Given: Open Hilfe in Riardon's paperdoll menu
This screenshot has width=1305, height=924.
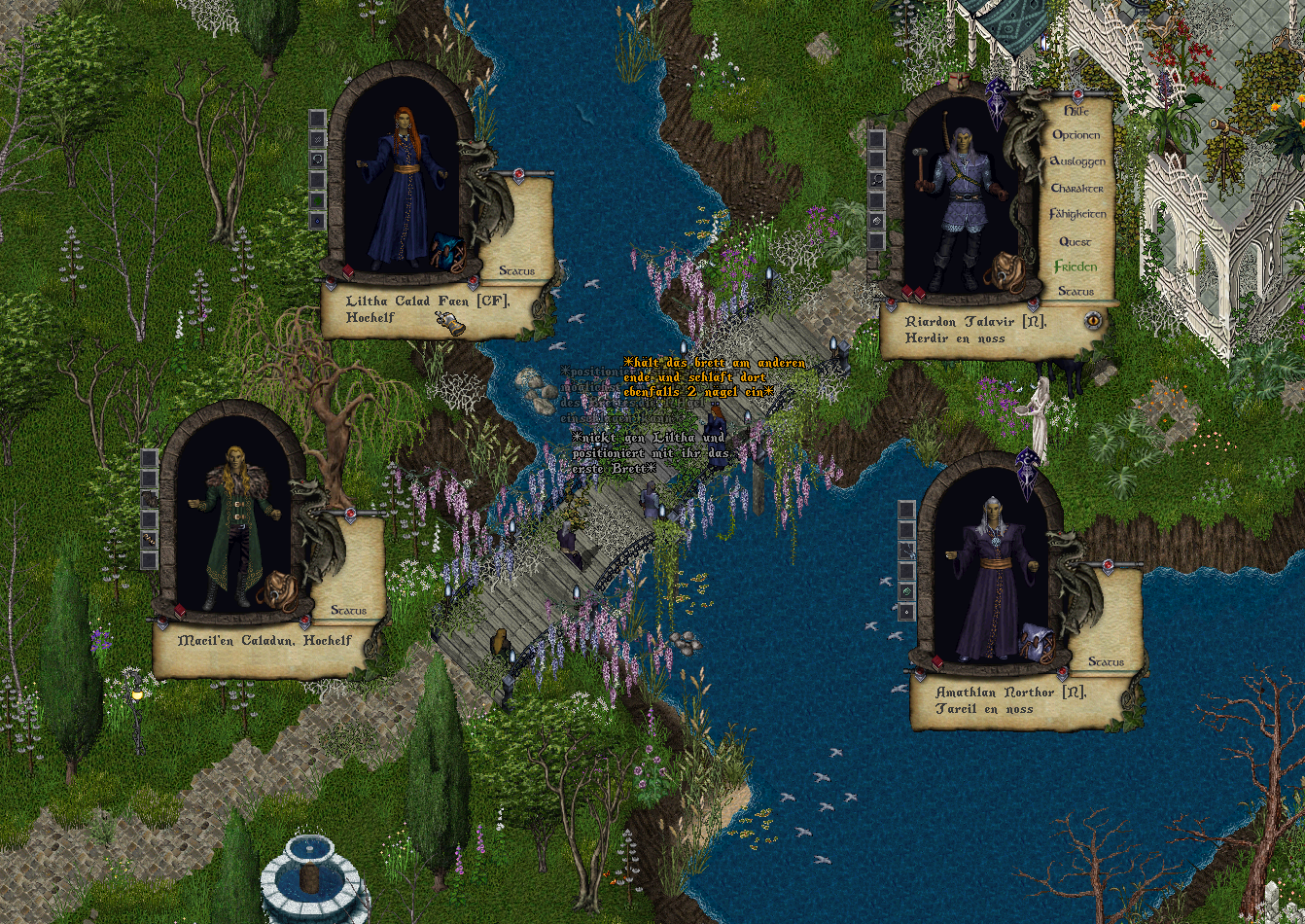Looking at the screenshot, I should [1076, 112].
